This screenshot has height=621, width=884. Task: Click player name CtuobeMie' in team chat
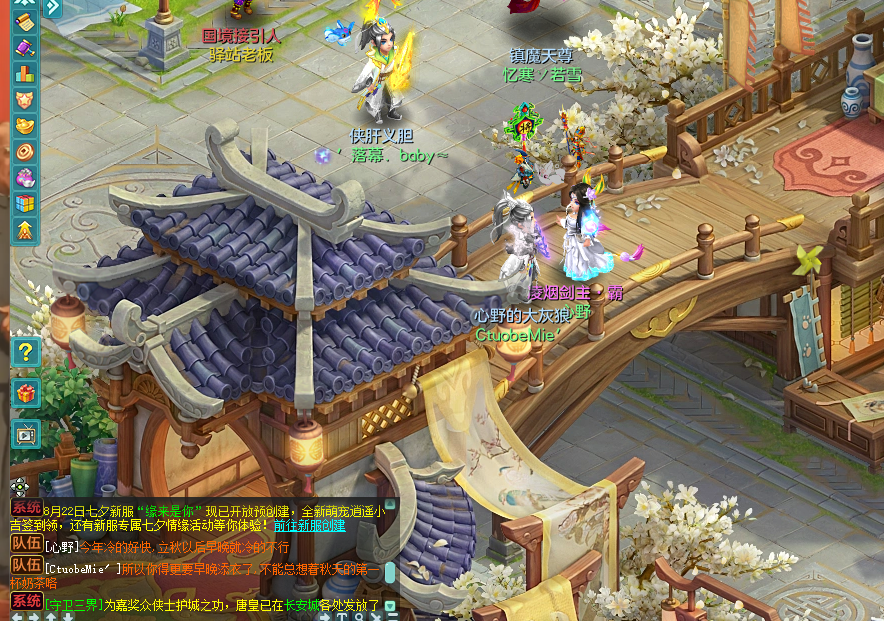[82, 568]
